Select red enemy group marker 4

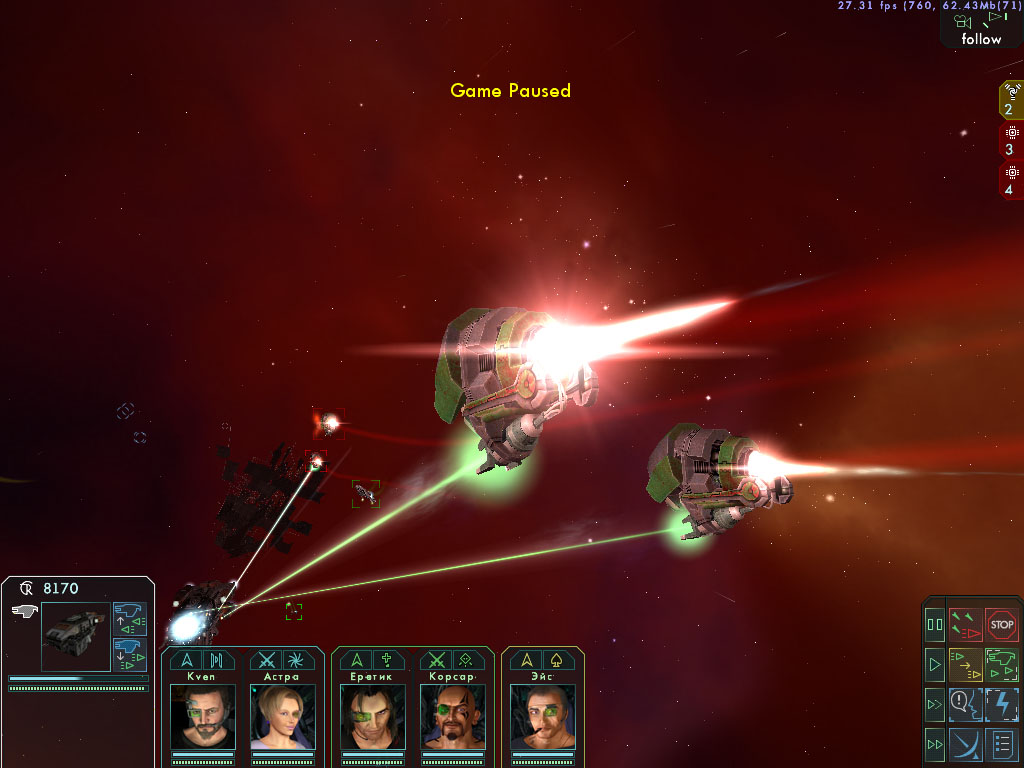(1011, 180)
